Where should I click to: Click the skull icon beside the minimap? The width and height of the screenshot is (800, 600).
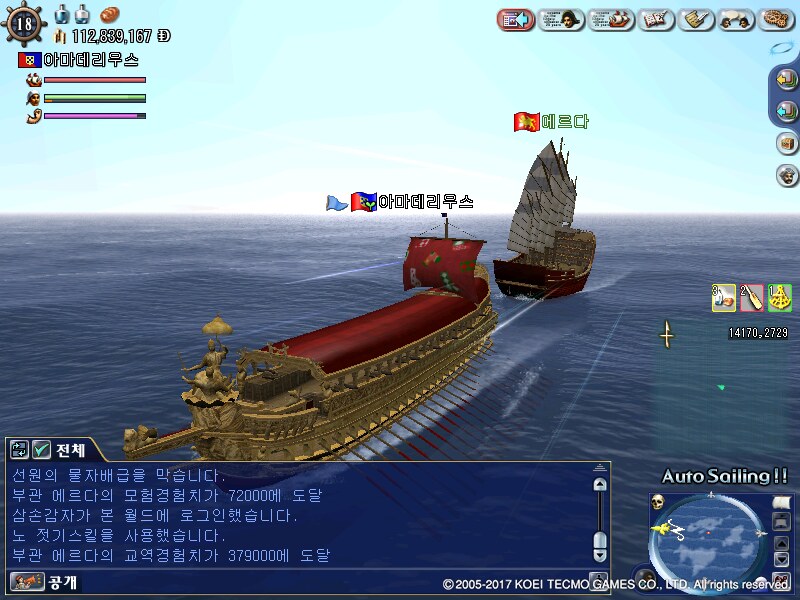[x=658, y=502]
